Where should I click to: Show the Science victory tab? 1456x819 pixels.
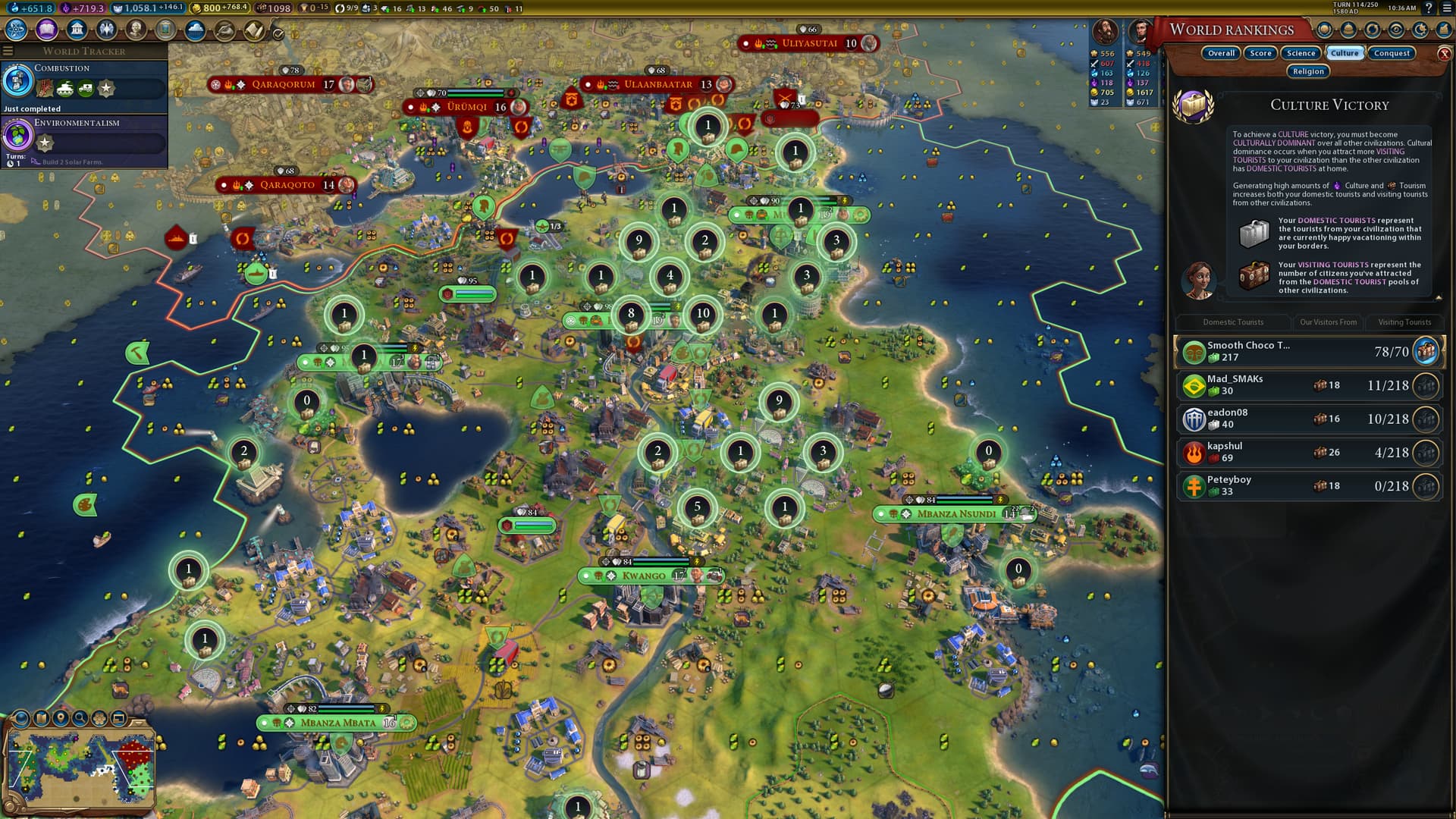1301,53
